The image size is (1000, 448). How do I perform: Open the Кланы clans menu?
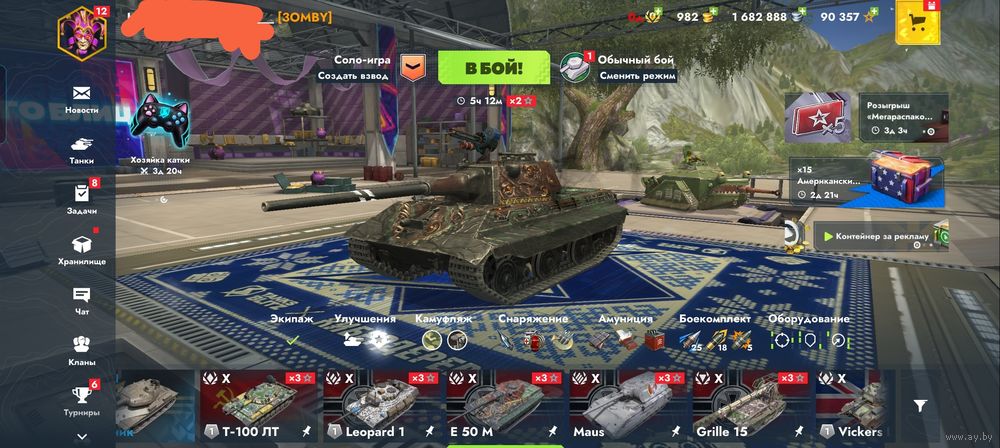tap(81, 350)
